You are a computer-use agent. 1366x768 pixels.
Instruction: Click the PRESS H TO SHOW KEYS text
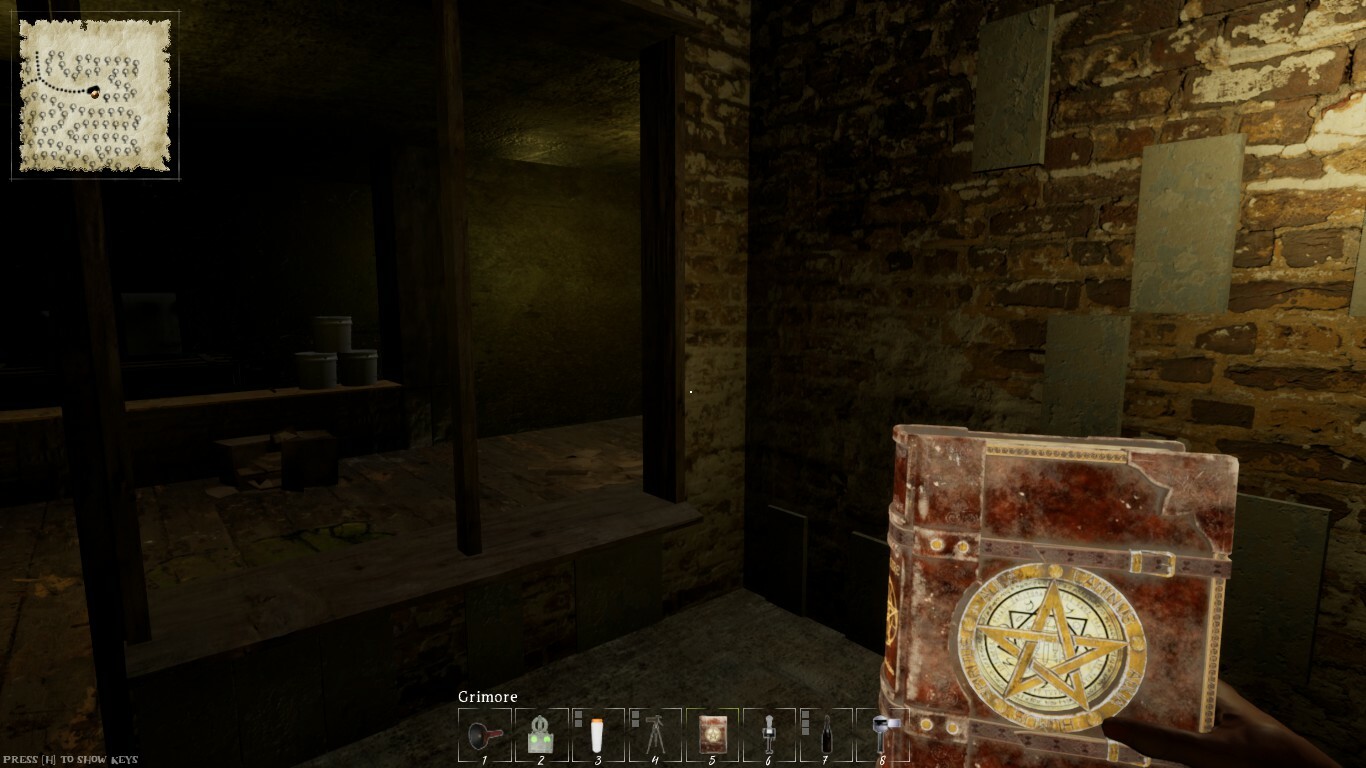coord(72,758)
